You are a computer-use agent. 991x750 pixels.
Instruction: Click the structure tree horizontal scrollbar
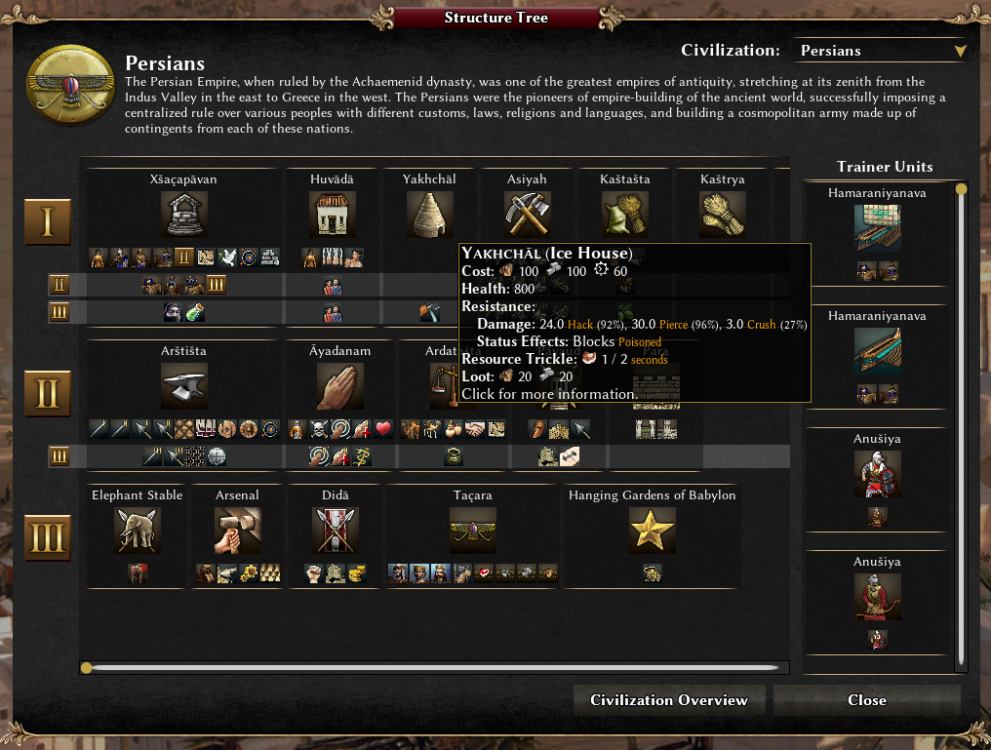pos(434,667)
